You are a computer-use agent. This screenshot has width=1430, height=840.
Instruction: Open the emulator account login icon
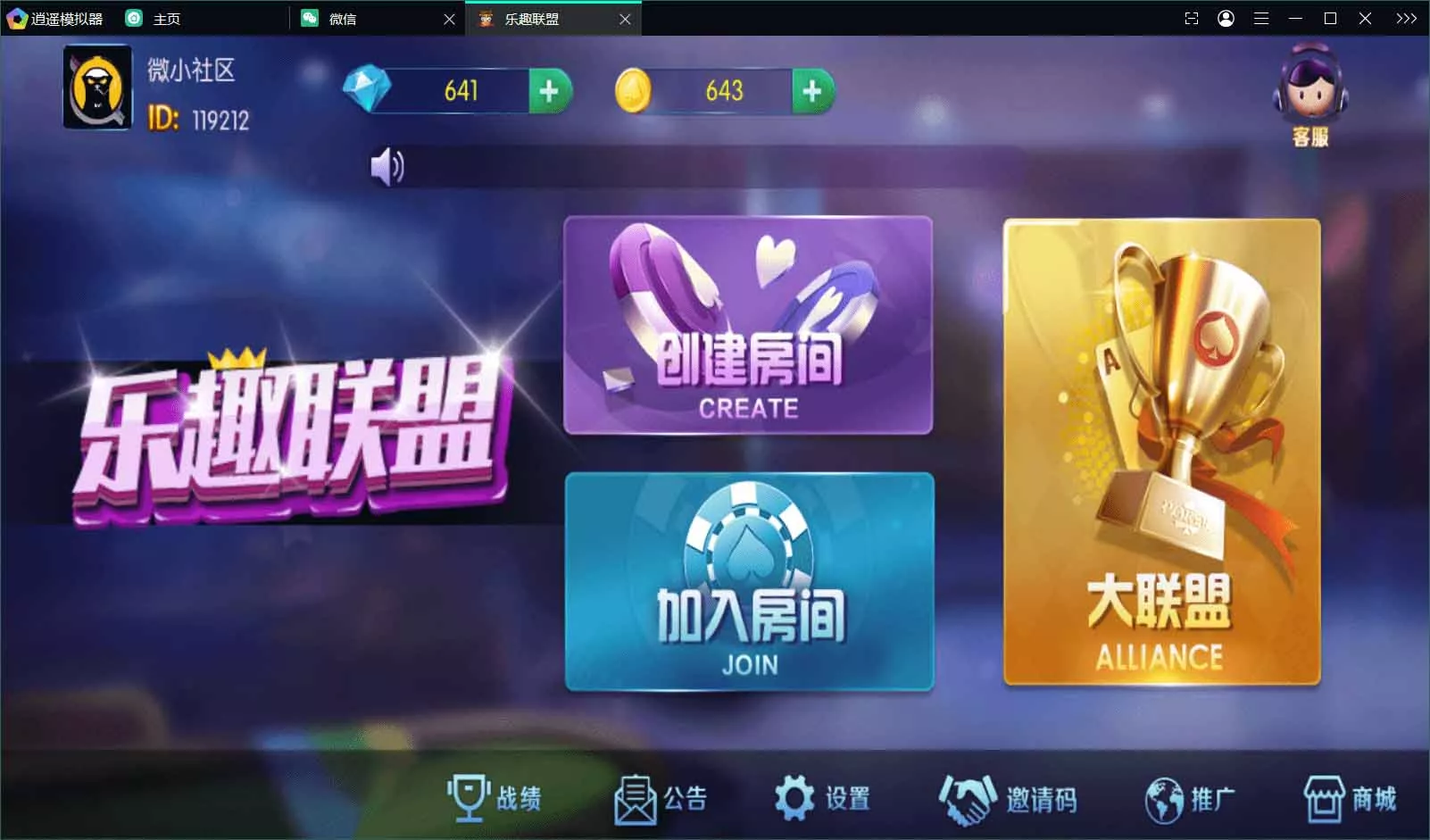tap(1226, 18)
